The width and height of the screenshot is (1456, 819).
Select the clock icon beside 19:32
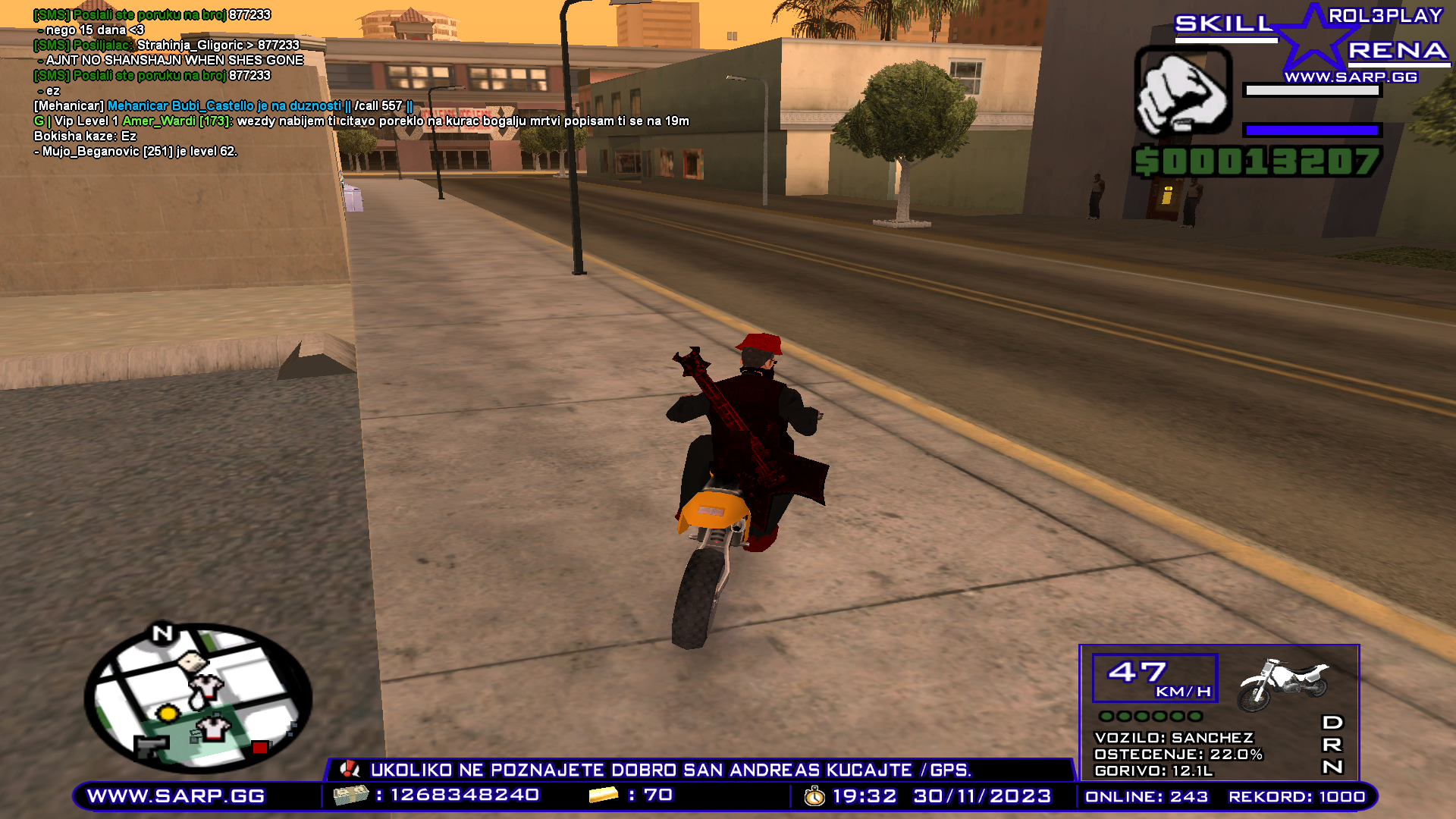click(x=813, y=797)
